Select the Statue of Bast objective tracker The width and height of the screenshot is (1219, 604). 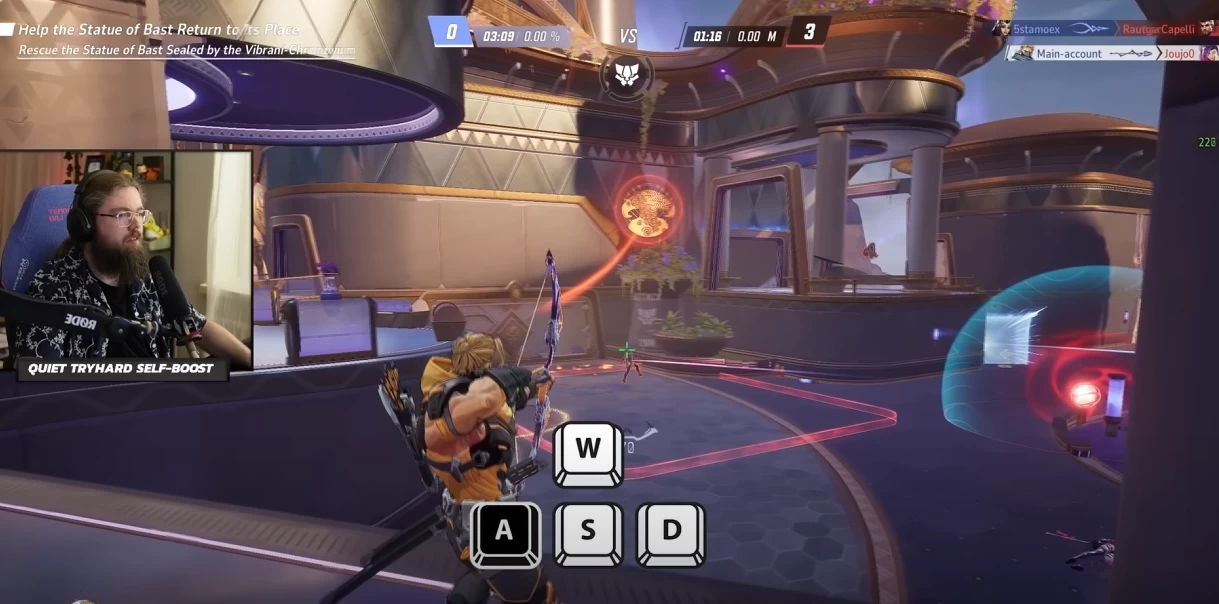click(x=180, y=40)
